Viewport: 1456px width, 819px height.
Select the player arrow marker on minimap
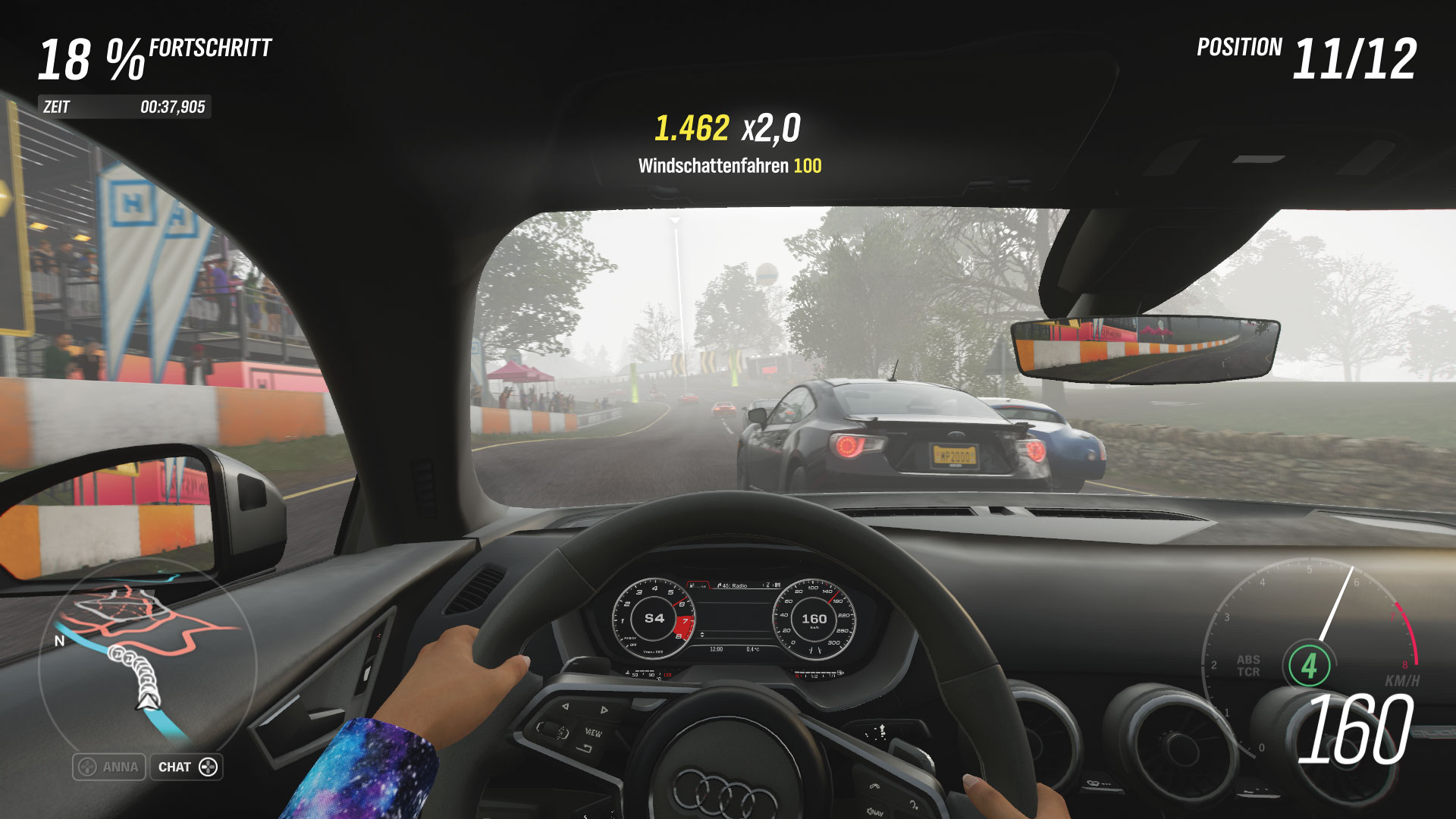pos(148,701)
